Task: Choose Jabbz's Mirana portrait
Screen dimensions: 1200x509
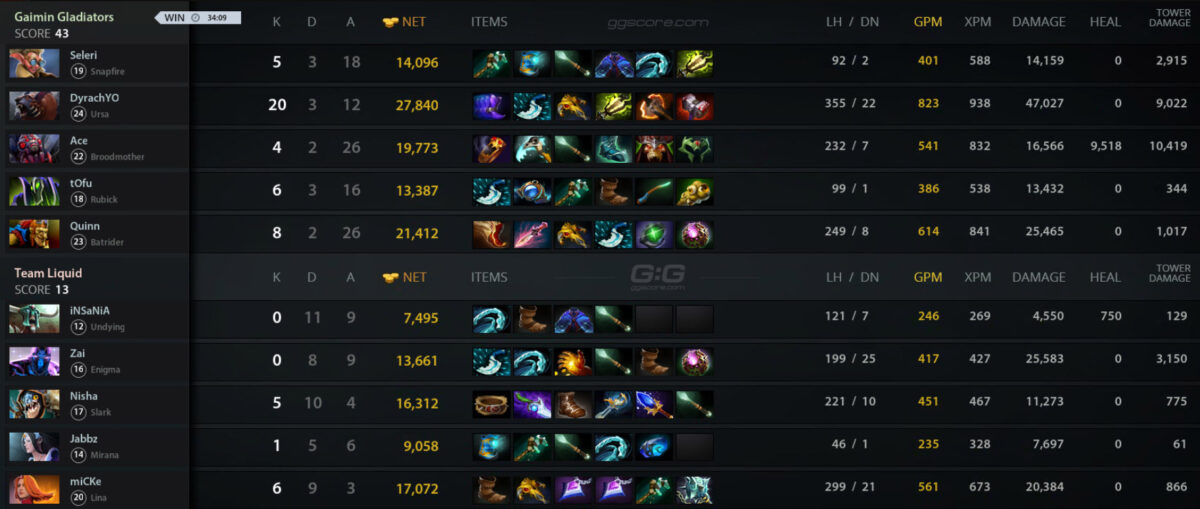Action: tap(34, 446)
